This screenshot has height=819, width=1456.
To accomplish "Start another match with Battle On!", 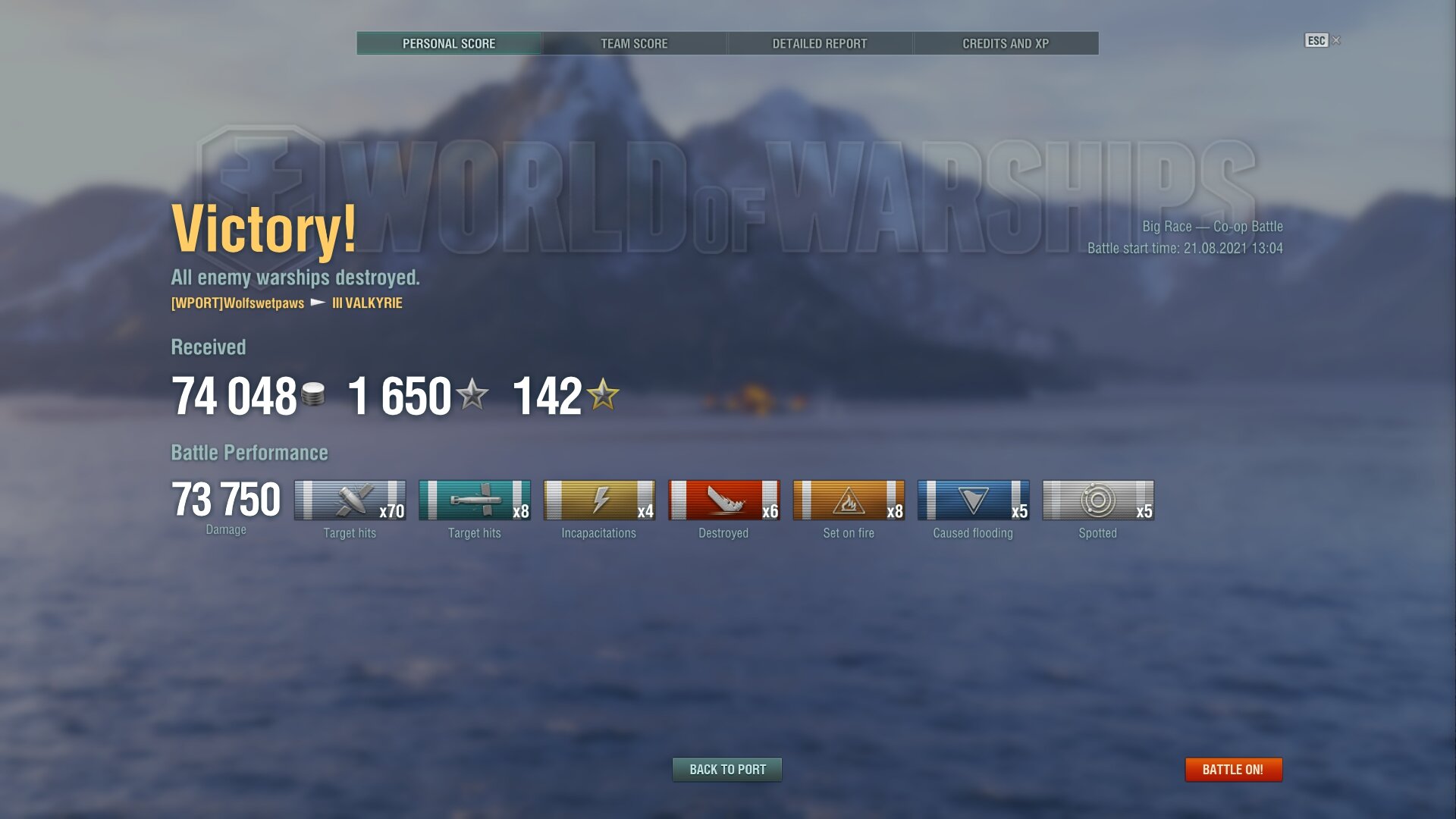I will pos(1233,770).
